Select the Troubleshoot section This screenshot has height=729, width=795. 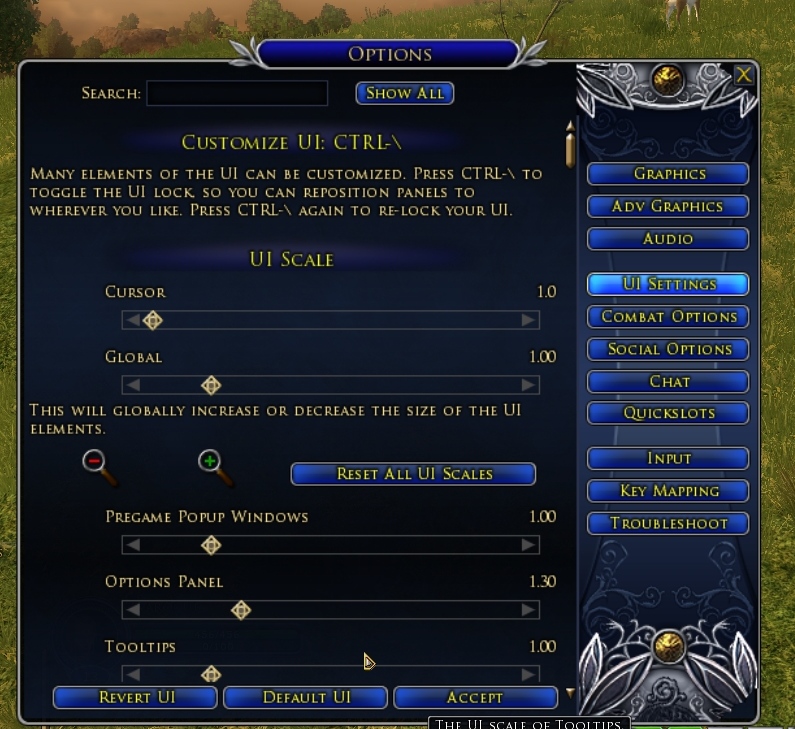(x=668, y=523)
